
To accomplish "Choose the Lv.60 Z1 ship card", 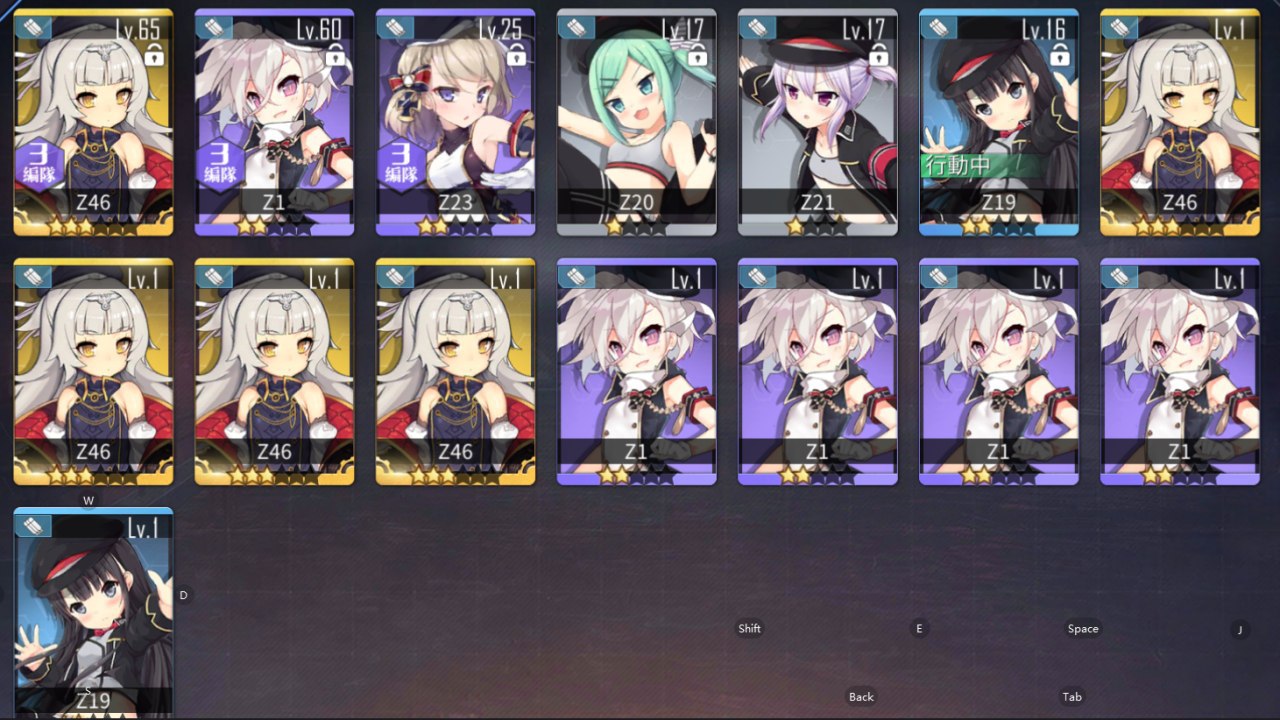I will tap(274, 122).
